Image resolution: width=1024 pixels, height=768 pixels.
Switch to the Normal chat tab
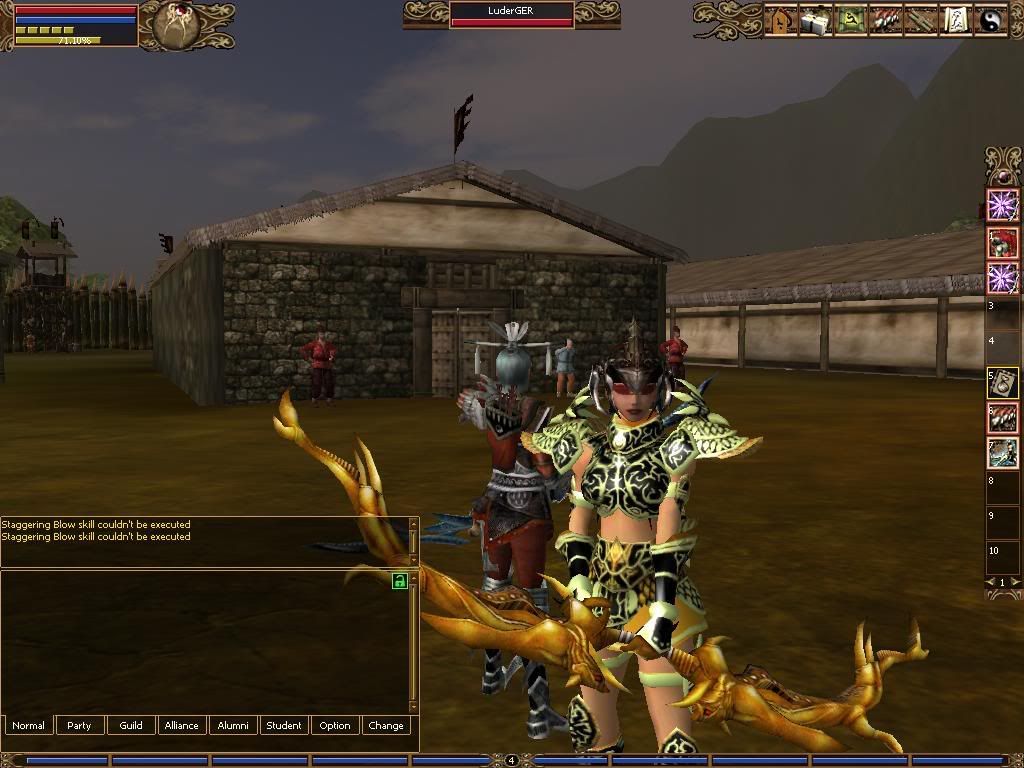(x=28, y=725)
